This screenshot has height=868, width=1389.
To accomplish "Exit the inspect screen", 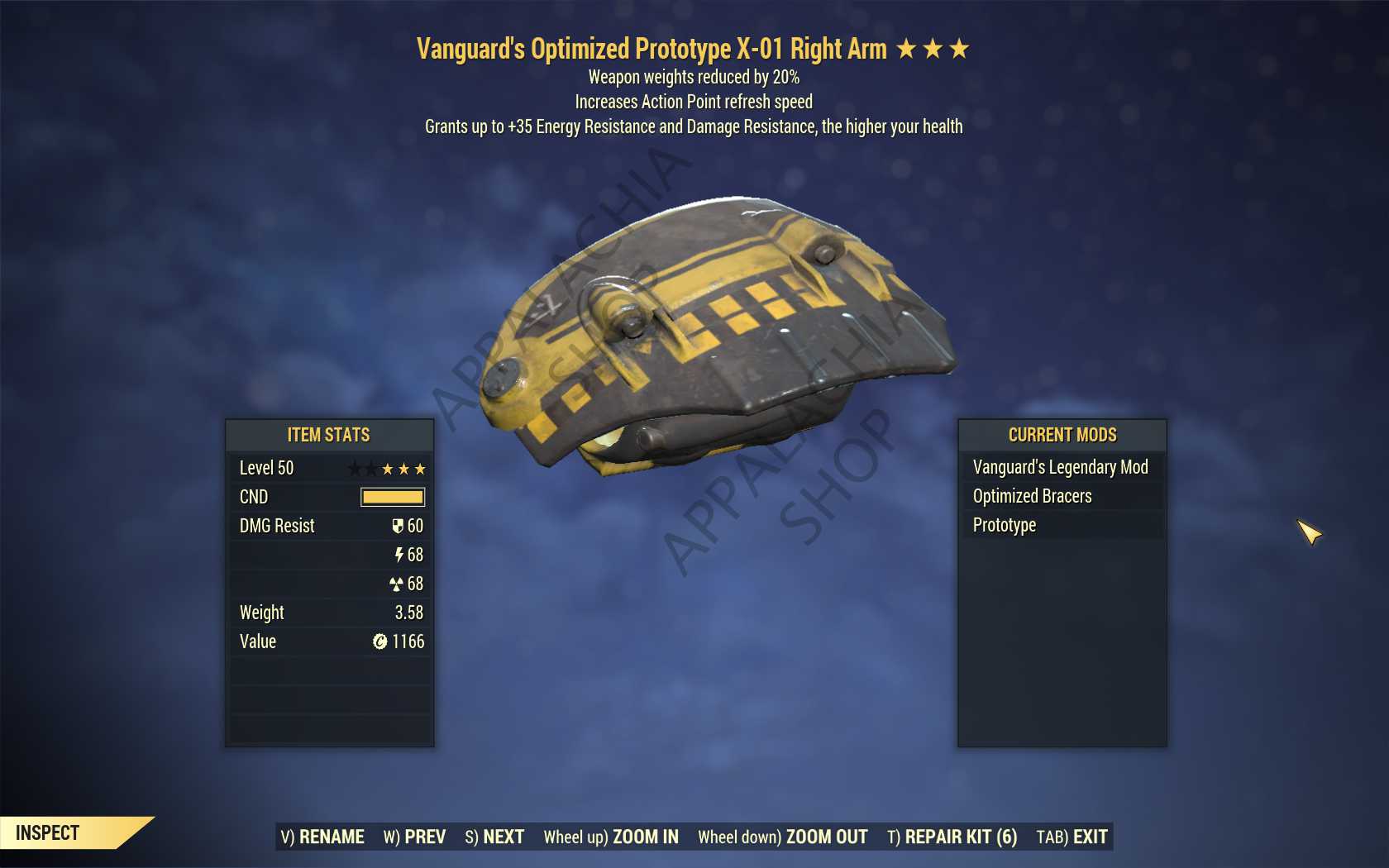I will 1072,837.
